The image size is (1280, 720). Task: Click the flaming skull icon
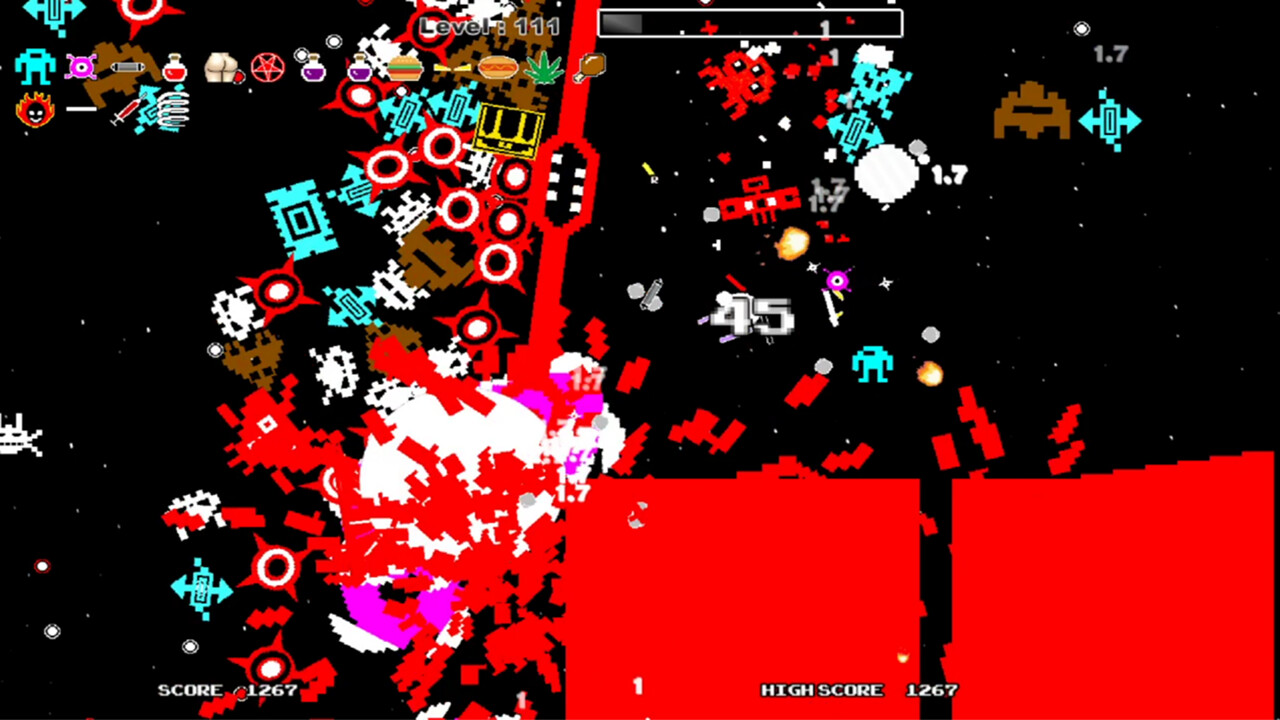tap(34, 108)
